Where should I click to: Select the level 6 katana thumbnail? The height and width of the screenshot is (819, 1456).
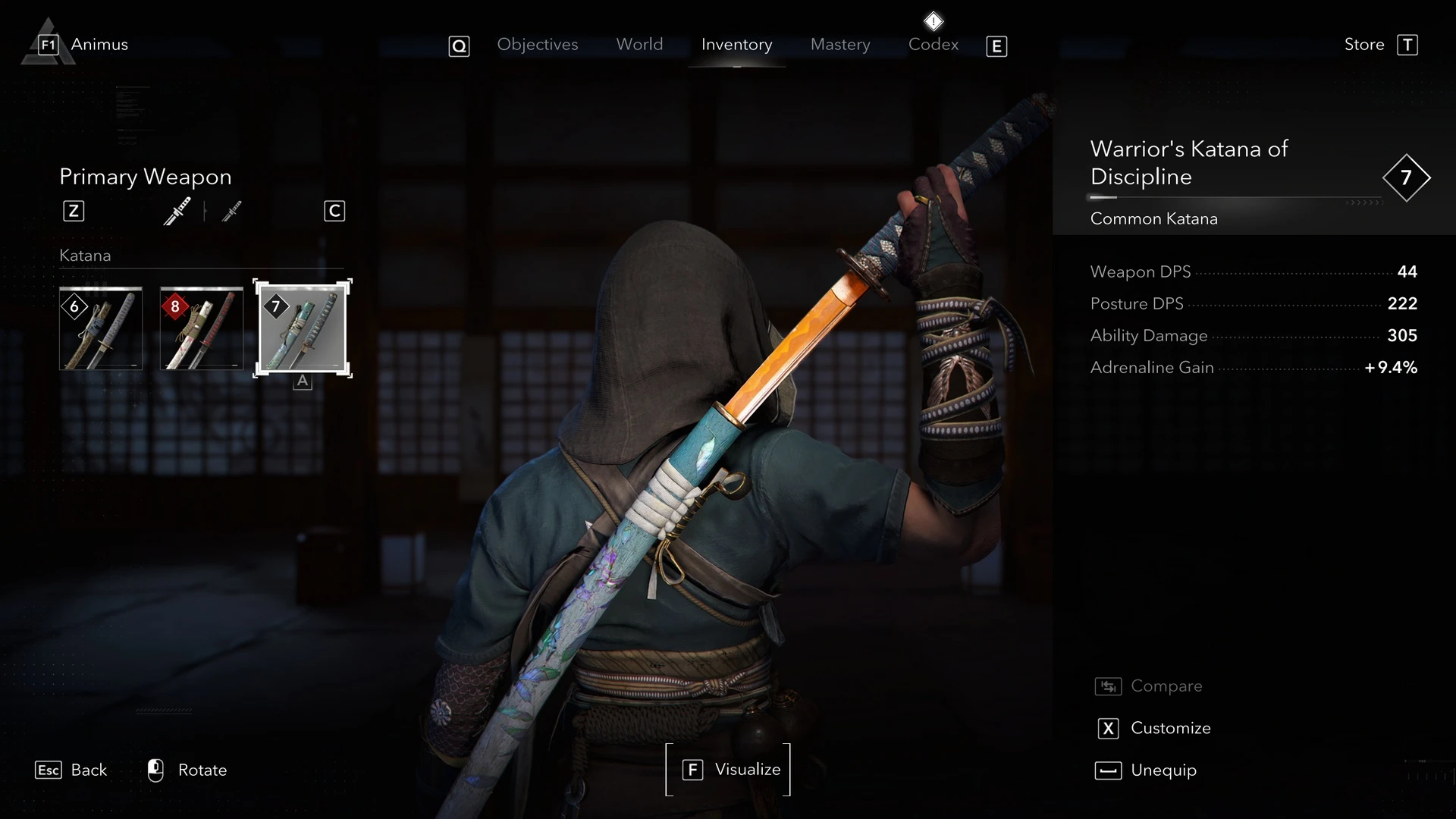coord(100,328)
